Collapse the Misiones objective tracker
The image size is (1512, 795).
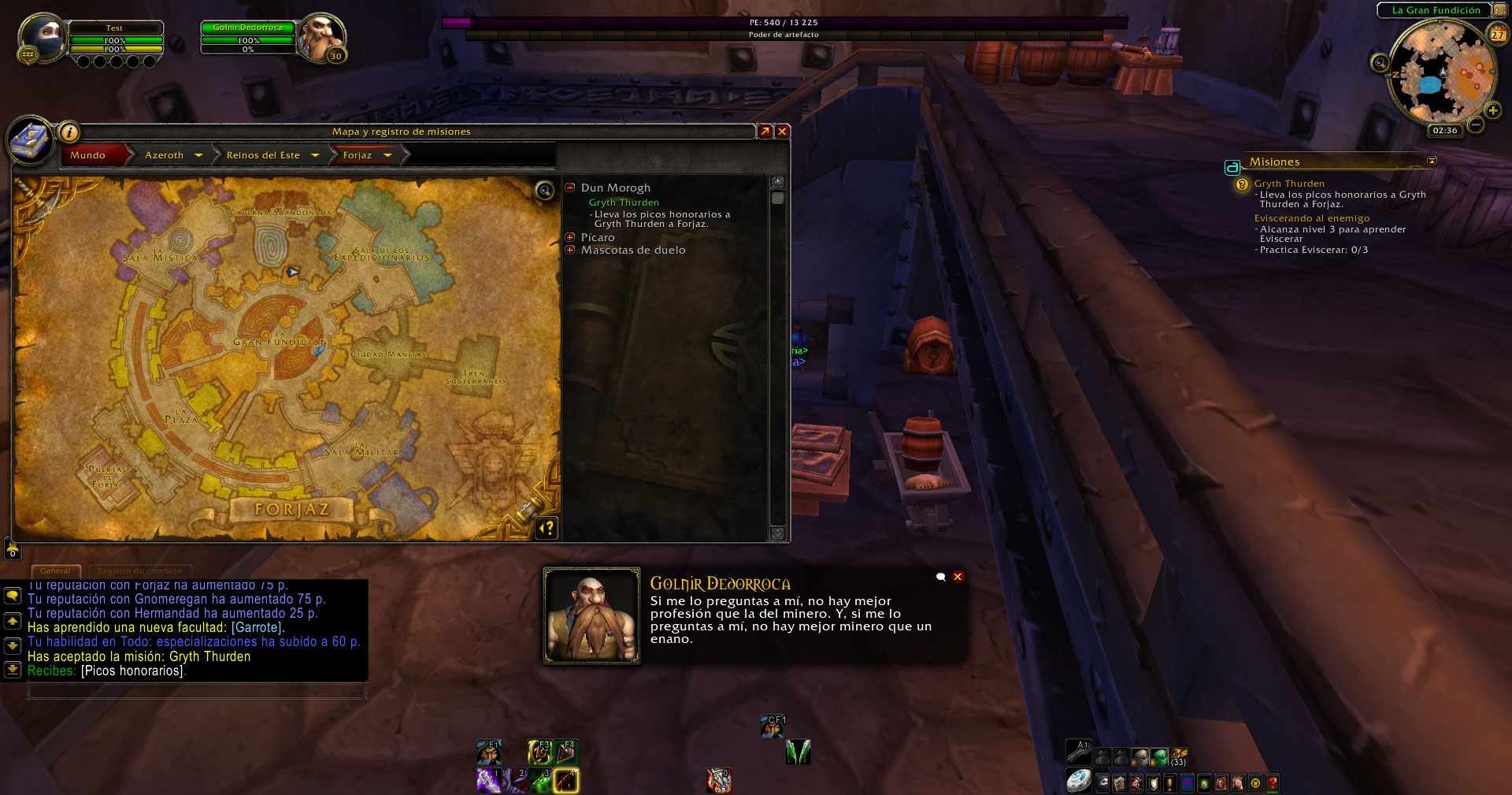point(1432,161)
